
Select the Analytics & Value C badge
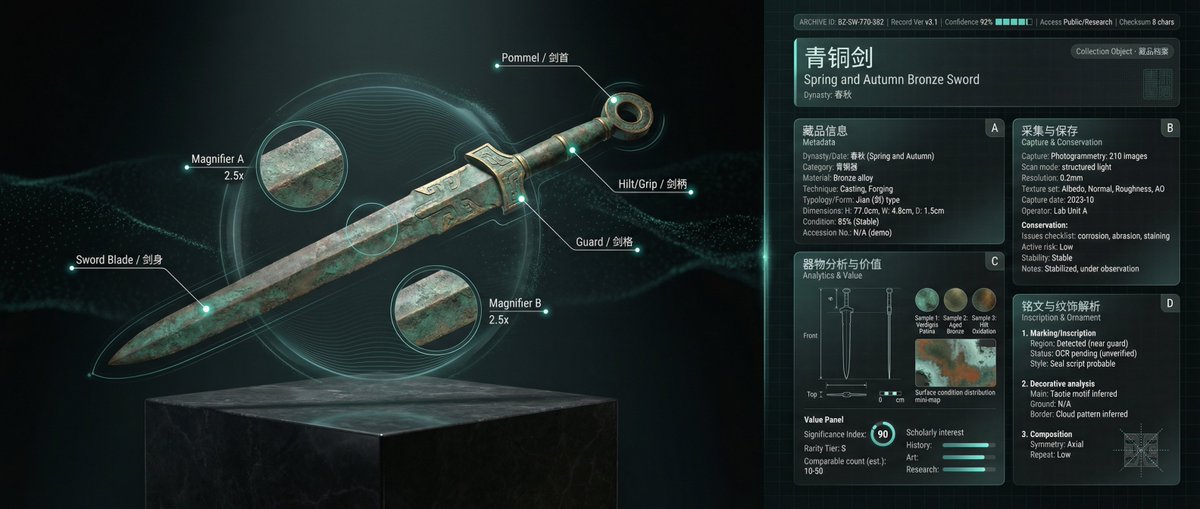pos(992,262)
